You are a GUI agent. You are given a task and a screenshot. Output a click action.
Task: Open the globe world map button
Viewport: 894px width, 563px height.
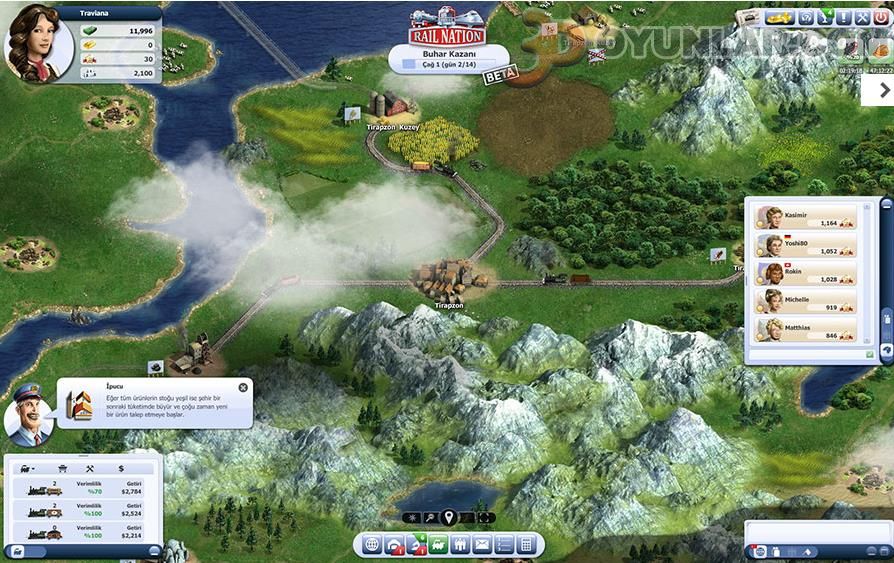[372, 545]
